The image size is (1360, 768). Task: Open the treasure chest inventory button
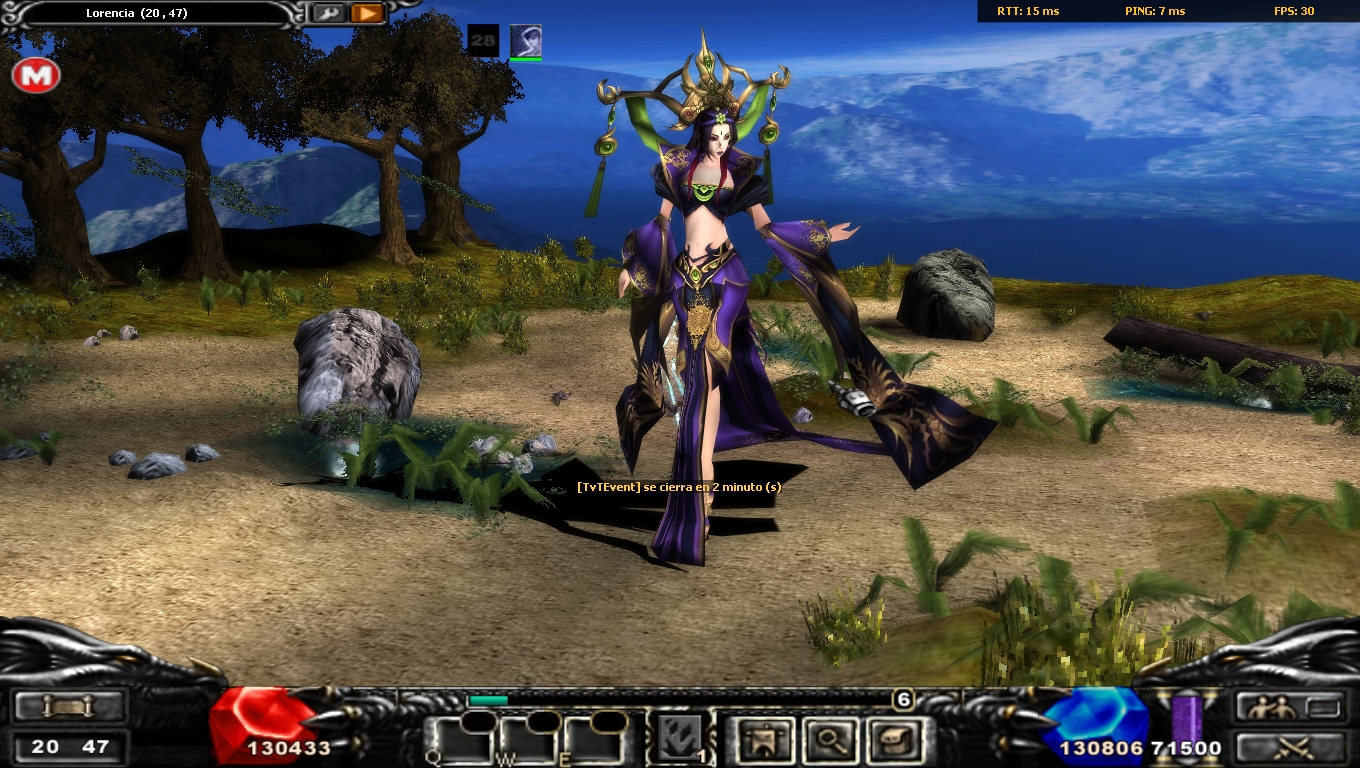click(895, 741)
